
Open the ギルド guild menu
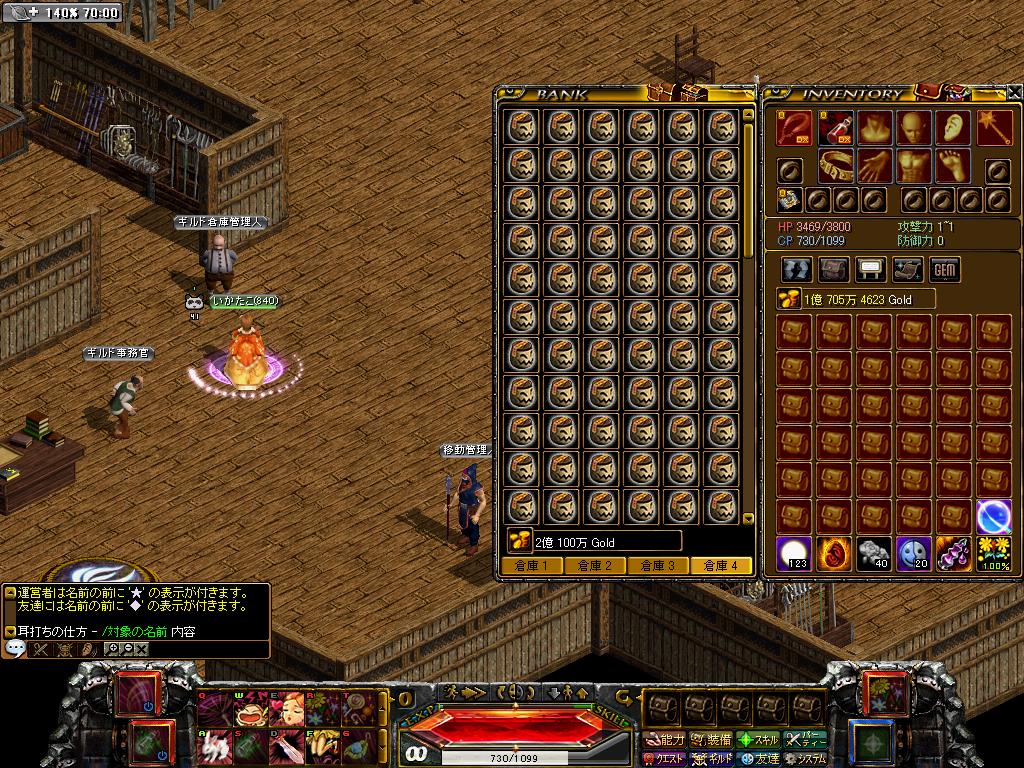712,759
